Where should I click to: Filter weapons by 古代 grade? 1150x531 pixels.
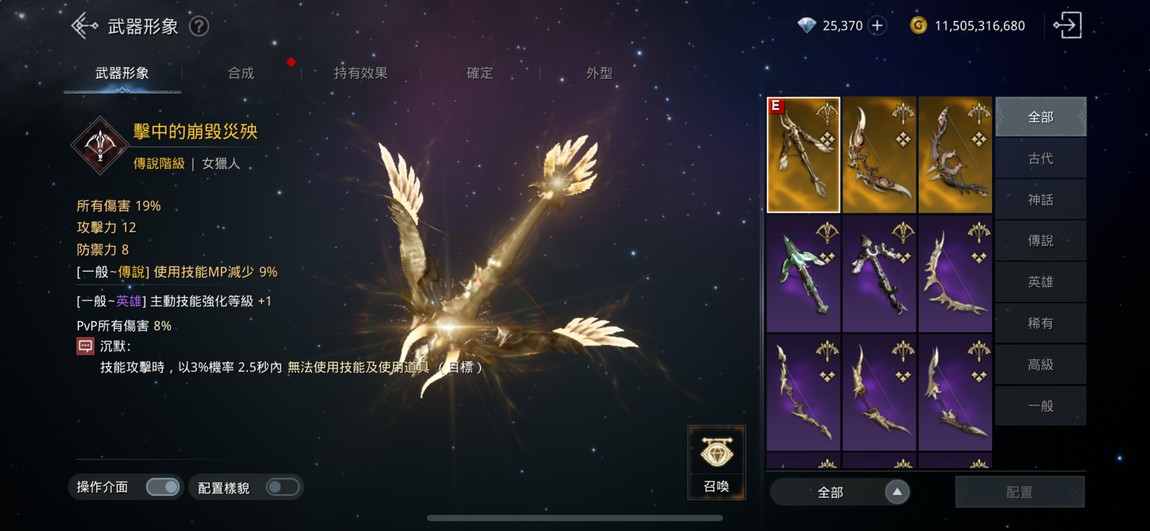(1040, 158)
